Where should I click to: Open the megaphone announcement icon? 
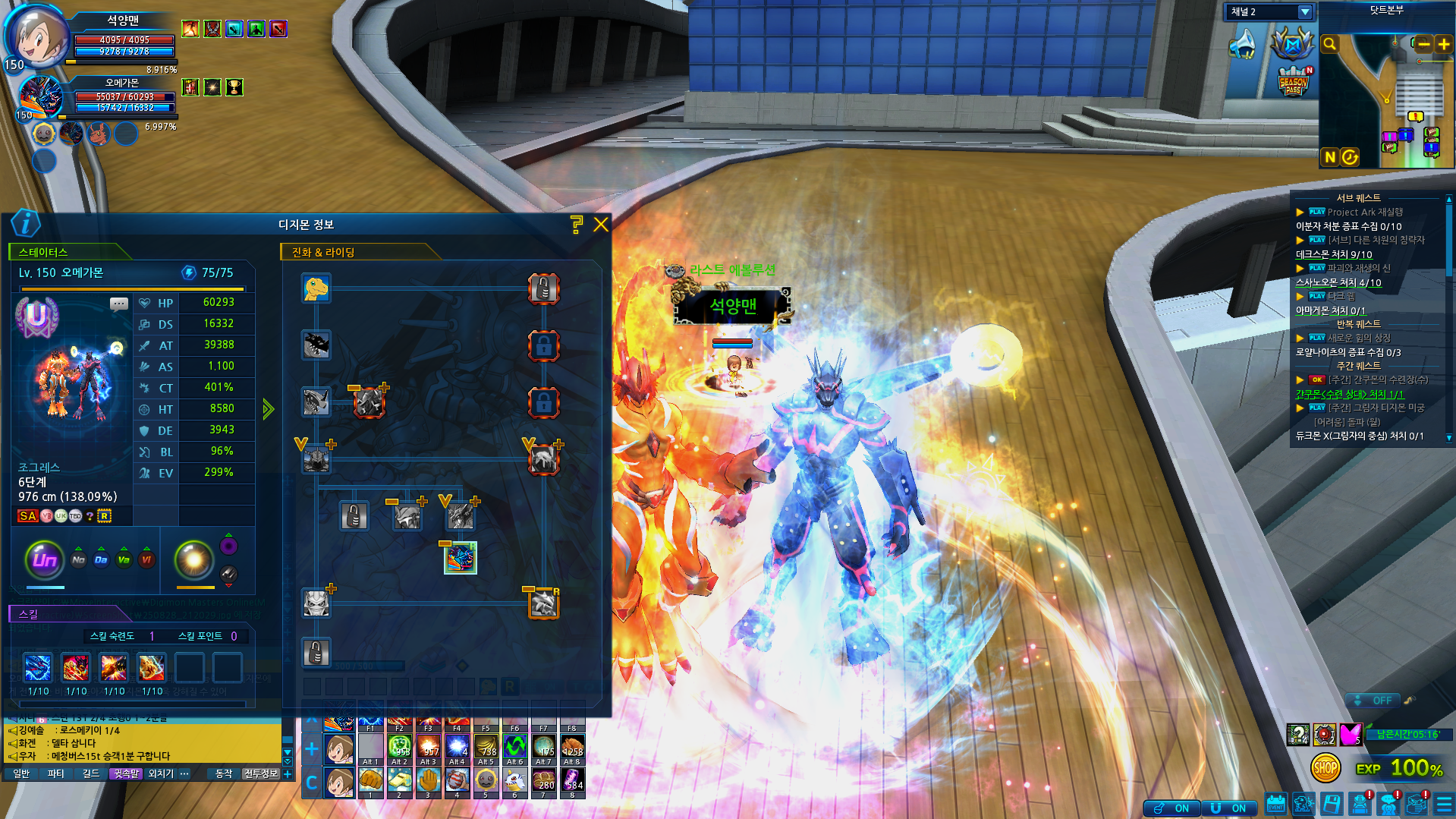[1243, 44]
